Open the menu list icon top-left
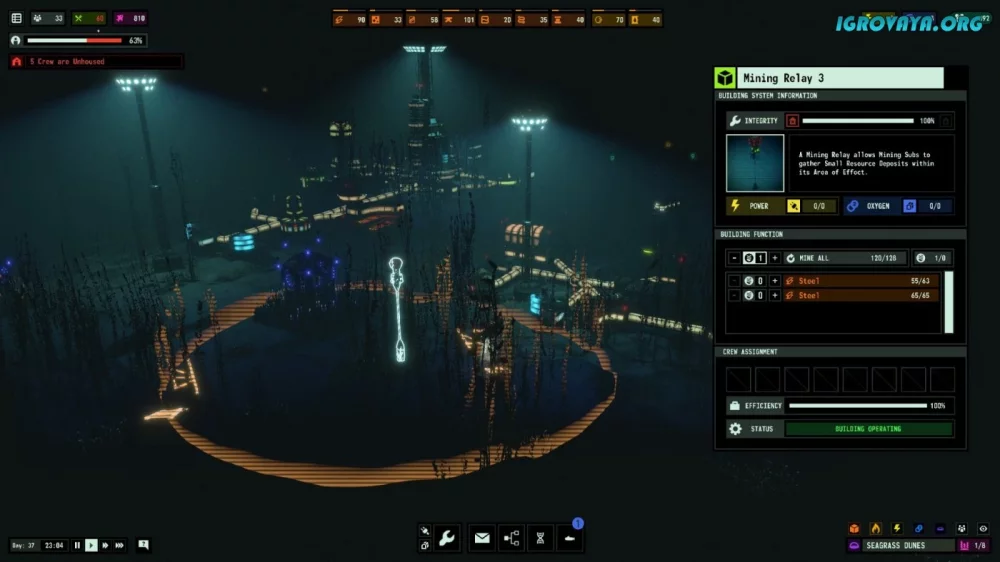The width and height of the screenshot is (1000, 562). (16, 18)
